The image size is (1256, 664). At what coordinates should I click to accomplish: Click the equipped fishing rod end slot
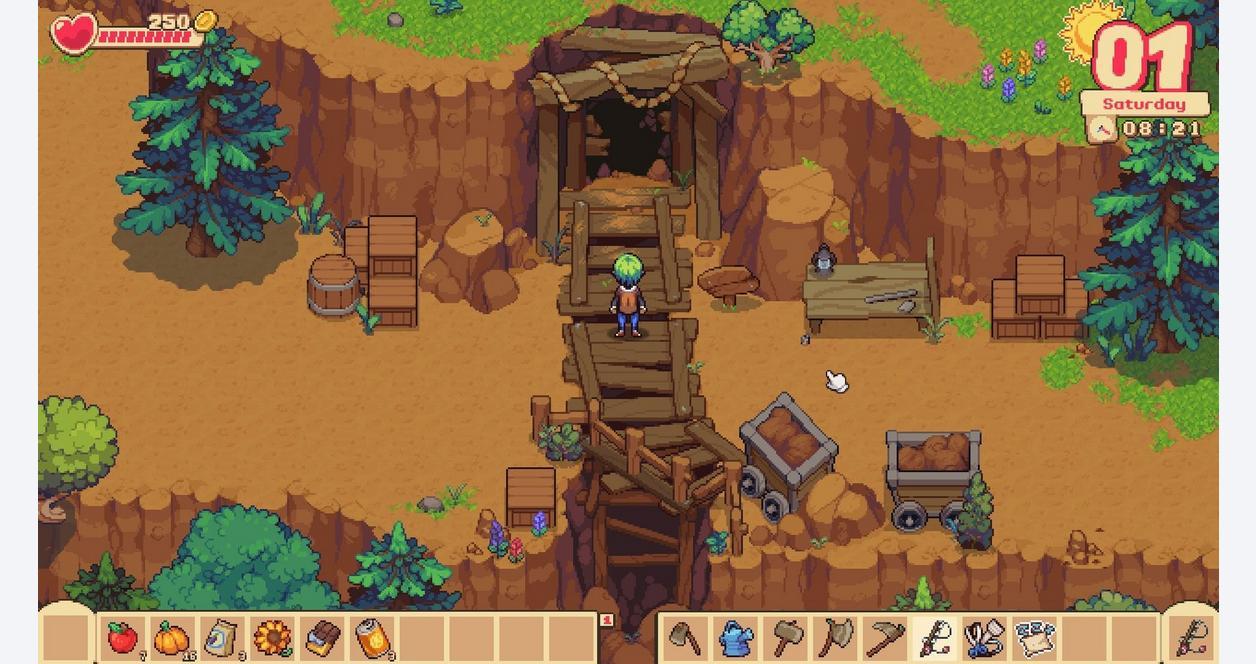pos(1192,637)
